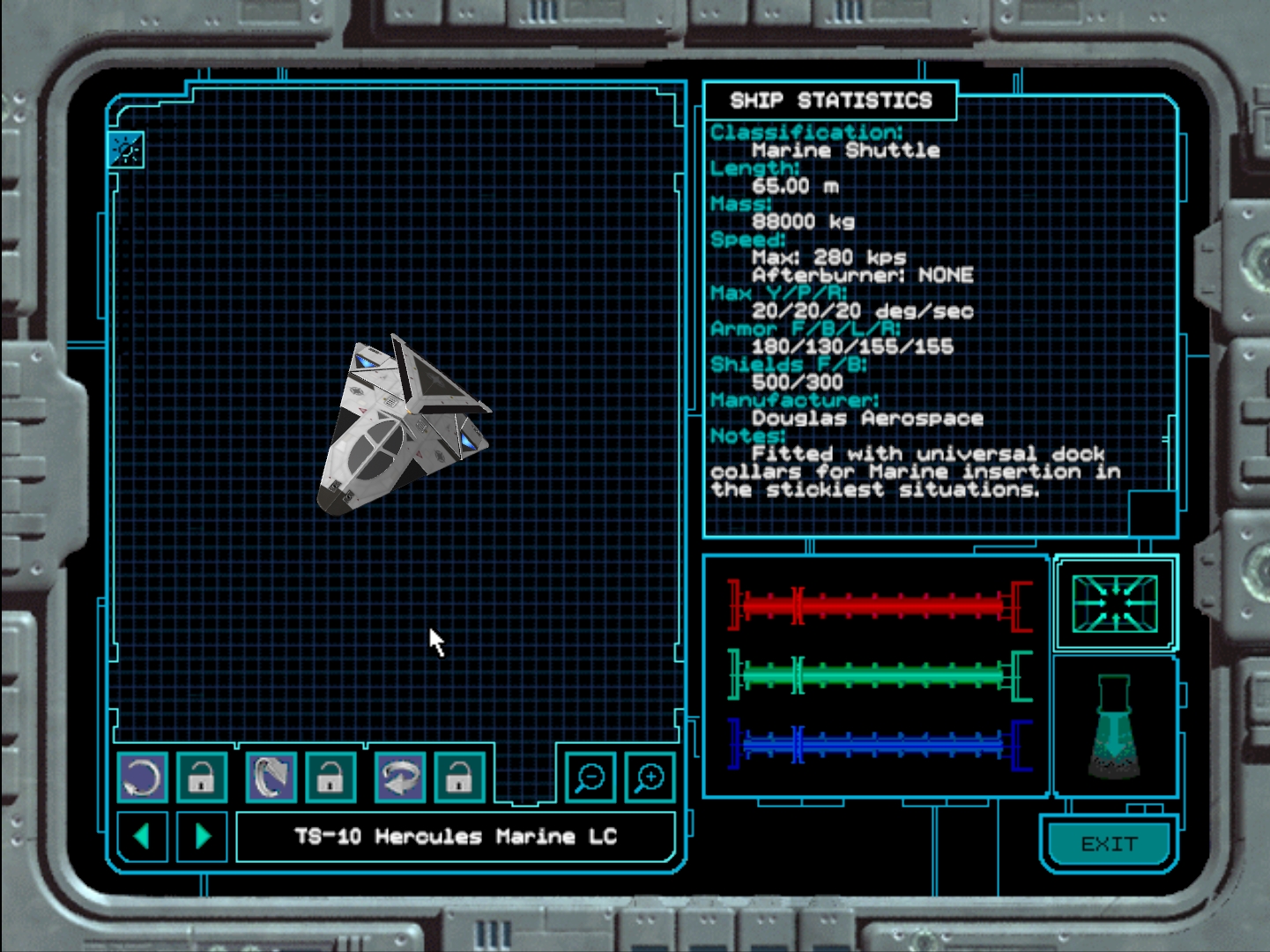
Task: Zoom out the ship model view
Action: [x=590, y=777]
